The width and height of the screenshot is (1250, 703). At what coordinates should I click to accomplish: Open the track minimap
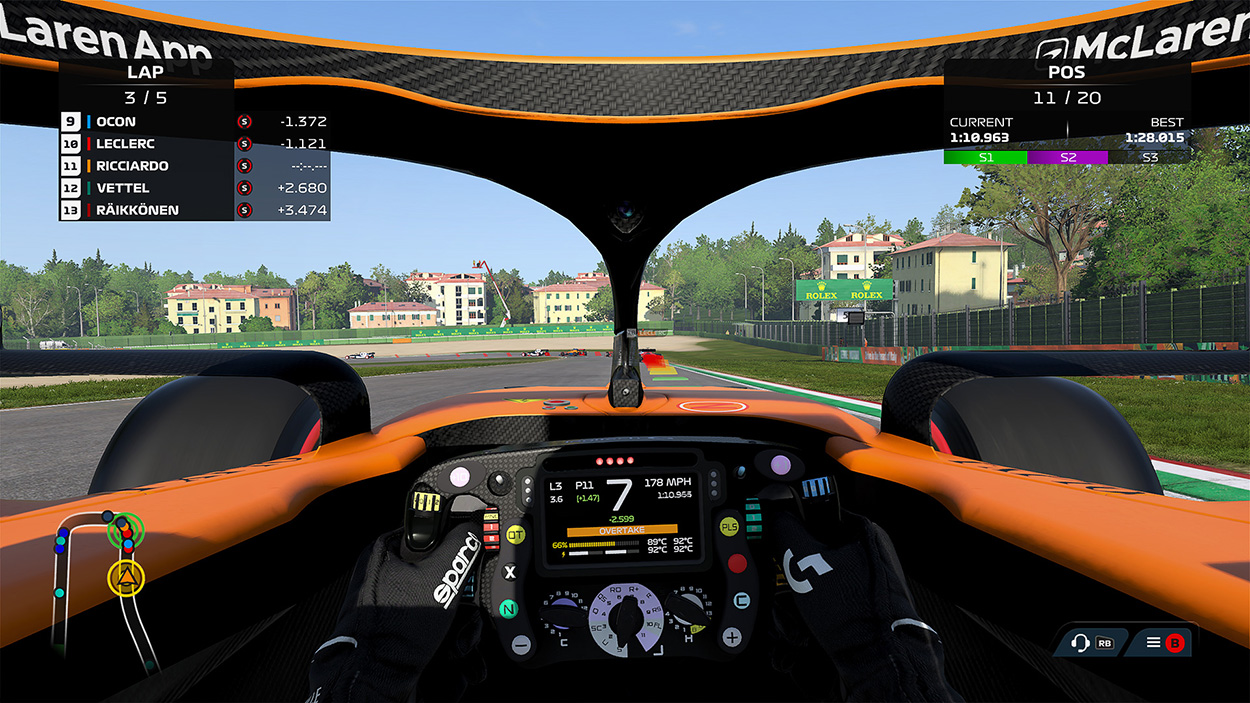(105, 585)
